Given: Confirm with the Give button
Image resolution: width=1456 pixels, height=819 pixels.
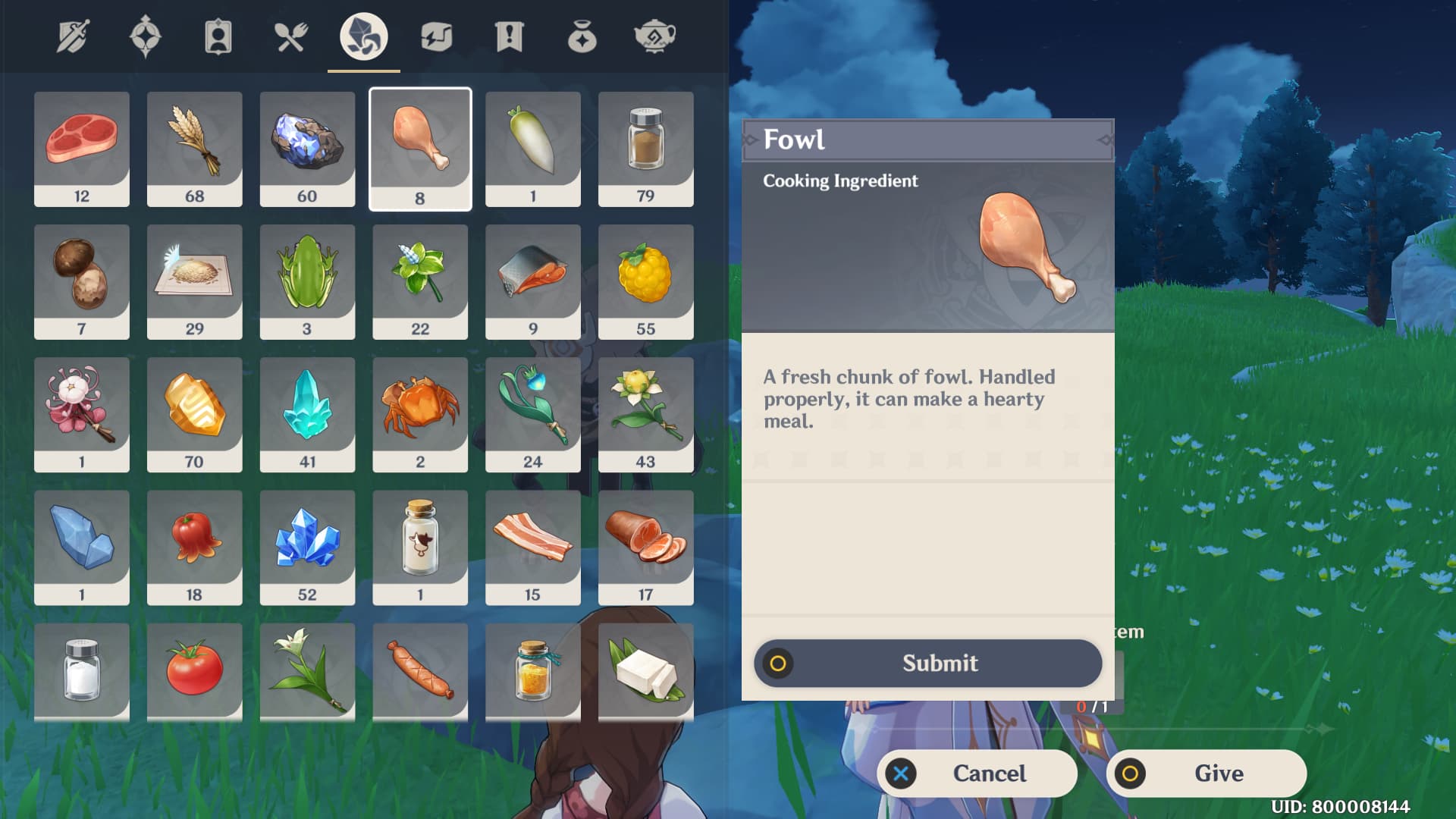Looking at the screenshot, I should [1207, 773].
